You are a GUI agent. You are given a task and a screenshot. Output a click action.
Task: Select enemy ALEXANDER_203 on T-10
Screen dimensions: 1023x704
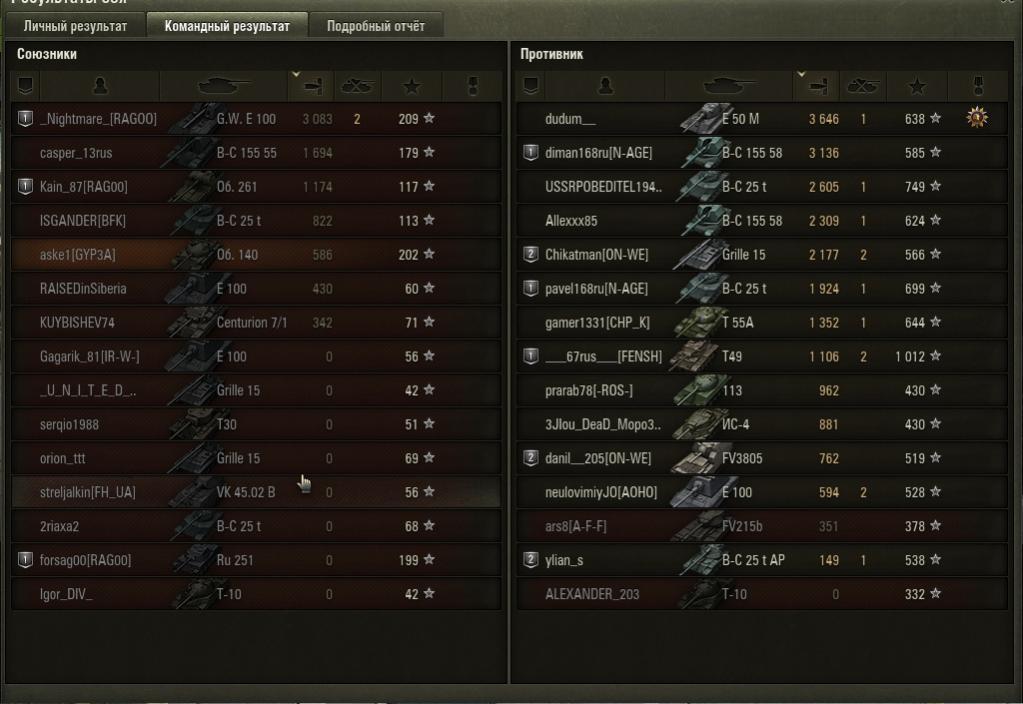593,594
